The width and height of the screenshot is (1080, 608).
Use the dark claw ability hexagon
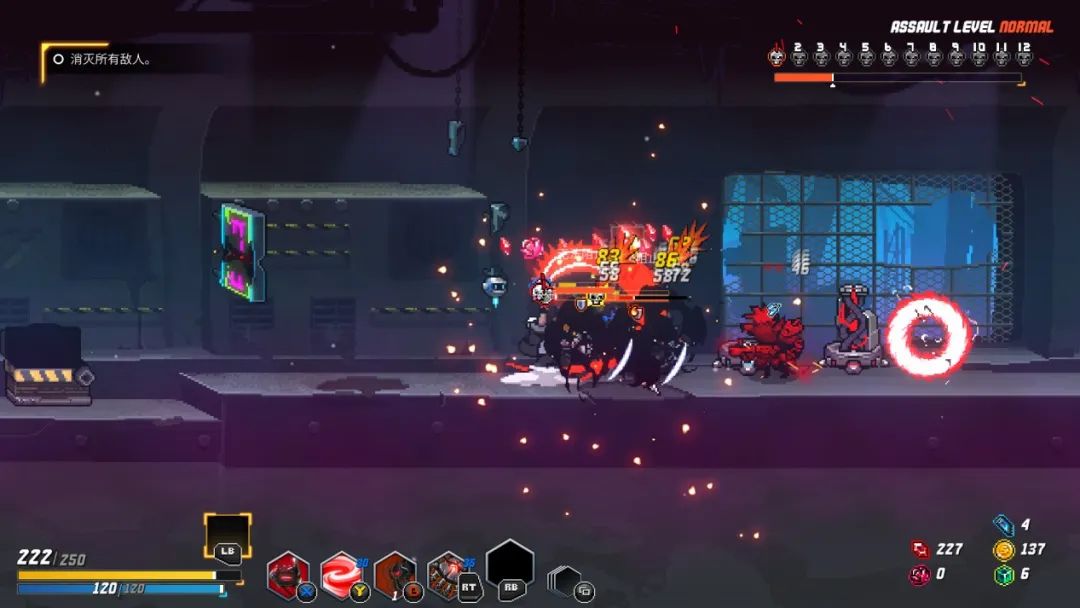click(x=394, y=575)
